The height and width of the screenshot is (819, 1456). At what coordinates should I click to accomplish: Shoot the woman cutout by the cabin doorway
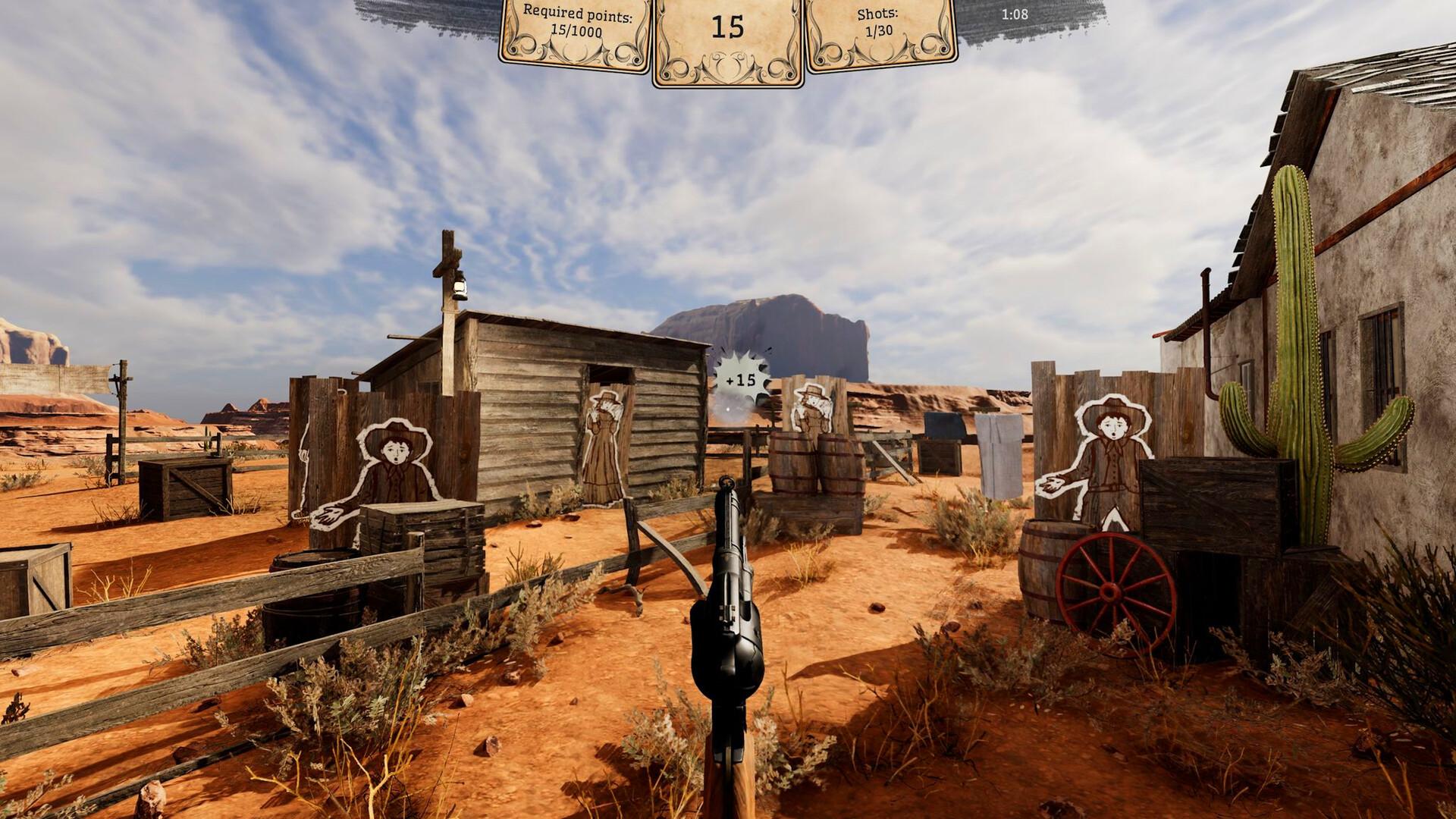(x=603, y=440)
